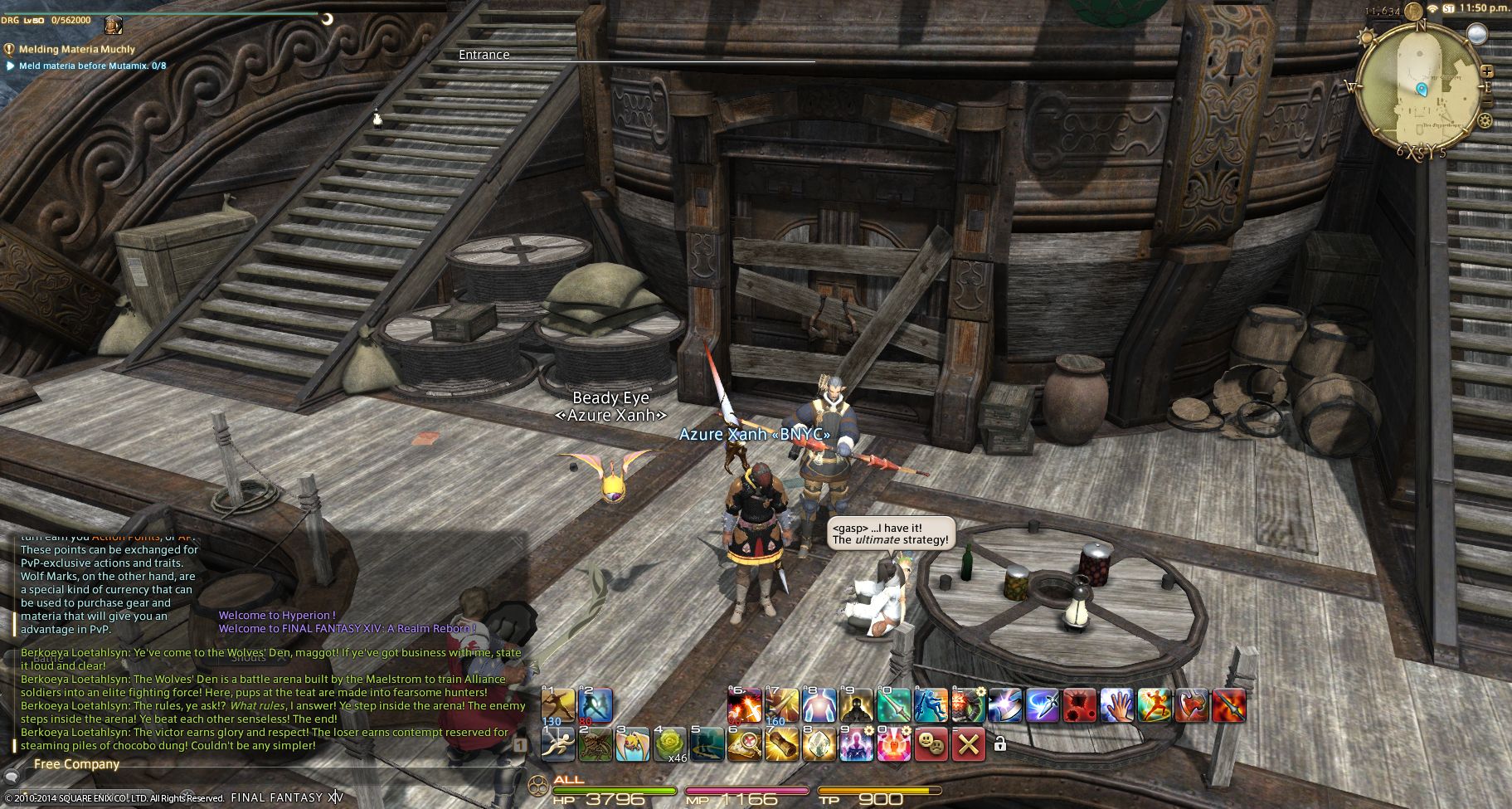The width and height of the screenshot is (1512, 809).
Task: Click the weather orb icon near minimap
Action: point(1476,33)
